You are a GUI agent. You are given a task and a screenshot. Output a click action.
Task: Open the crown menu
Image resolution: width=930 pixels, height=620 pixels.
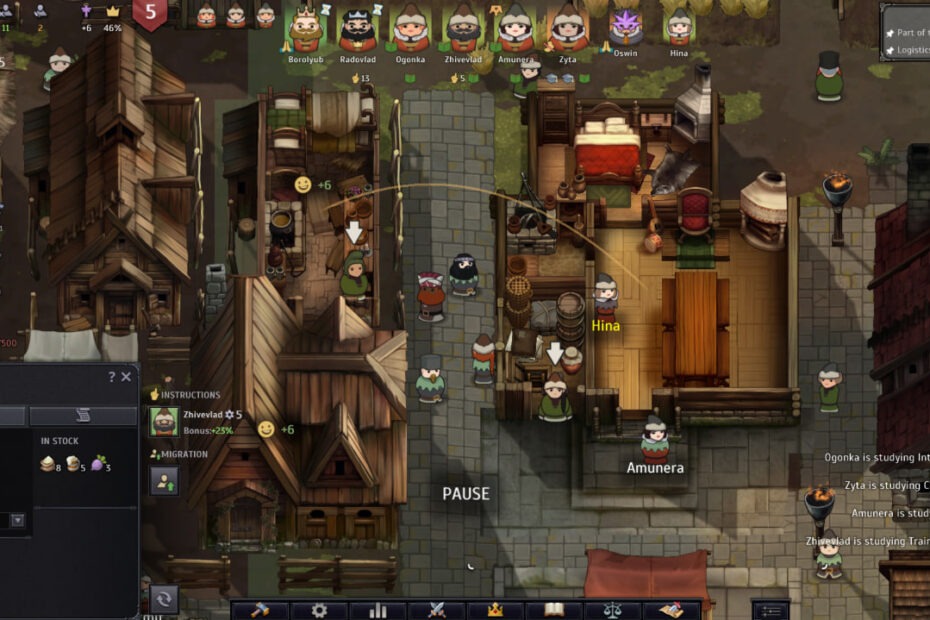(494, 610)
